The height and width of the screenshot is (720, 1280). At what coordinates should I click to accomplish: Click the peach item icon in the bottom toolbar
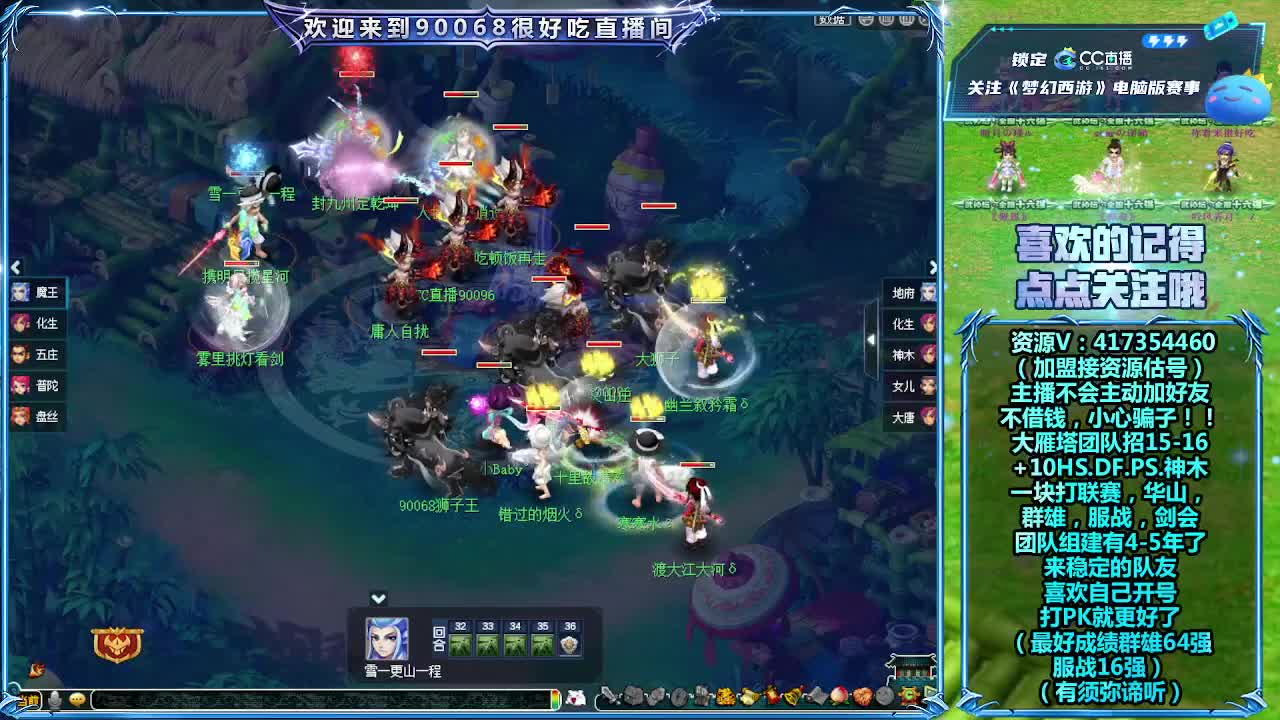point(840,697)
